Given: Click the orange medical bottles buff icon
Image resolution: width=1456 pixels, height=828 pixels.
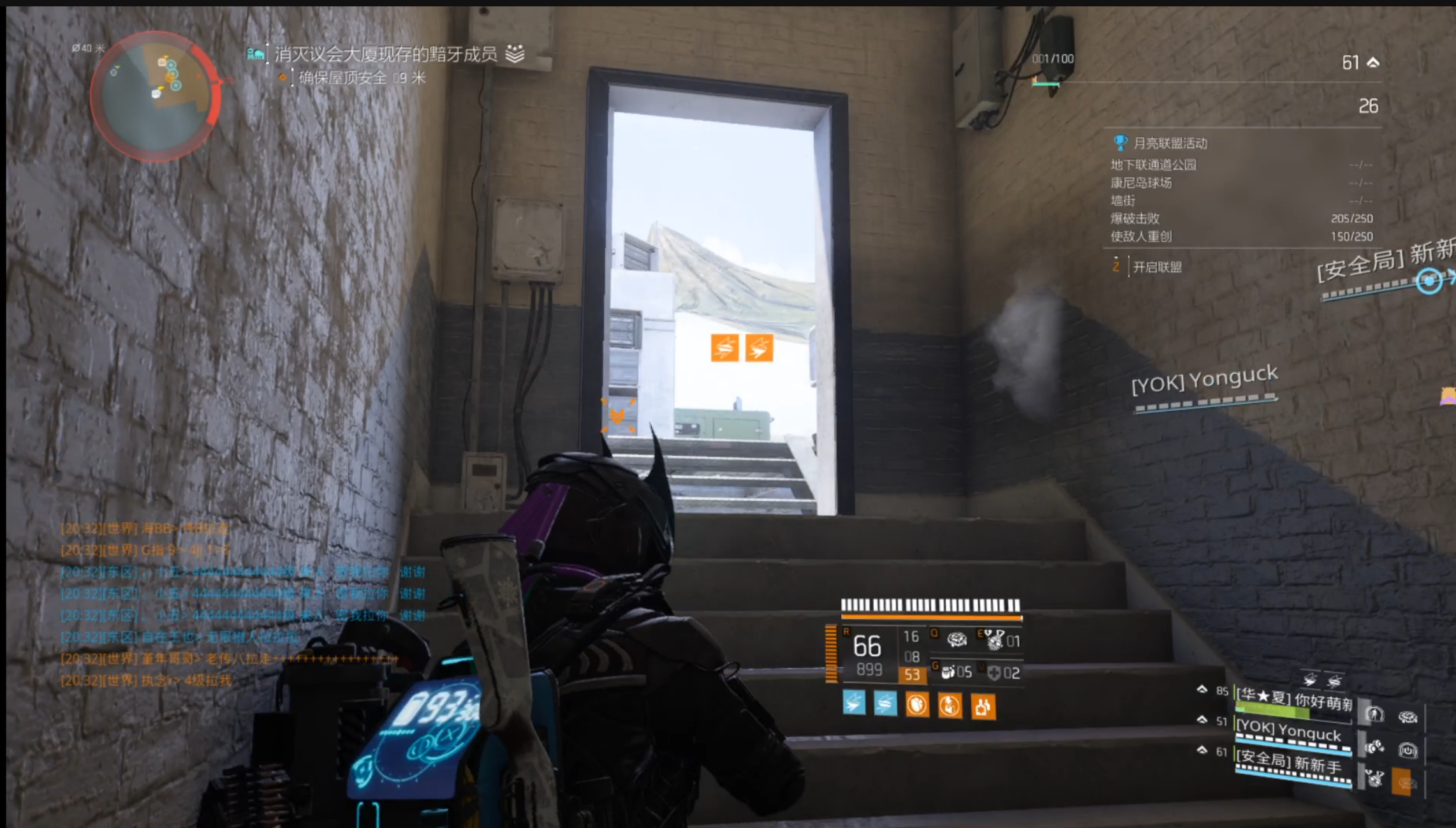Looking at the screenshot, I should [983, 706].
